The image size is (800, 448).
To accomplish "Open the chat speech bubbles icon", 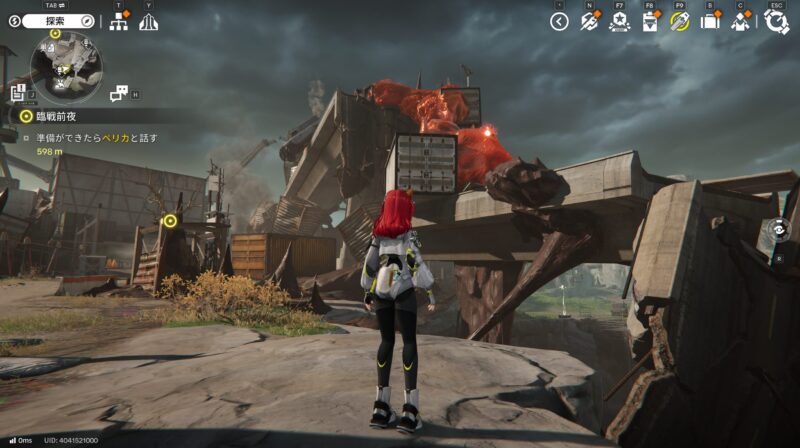I will pos(119,94).
